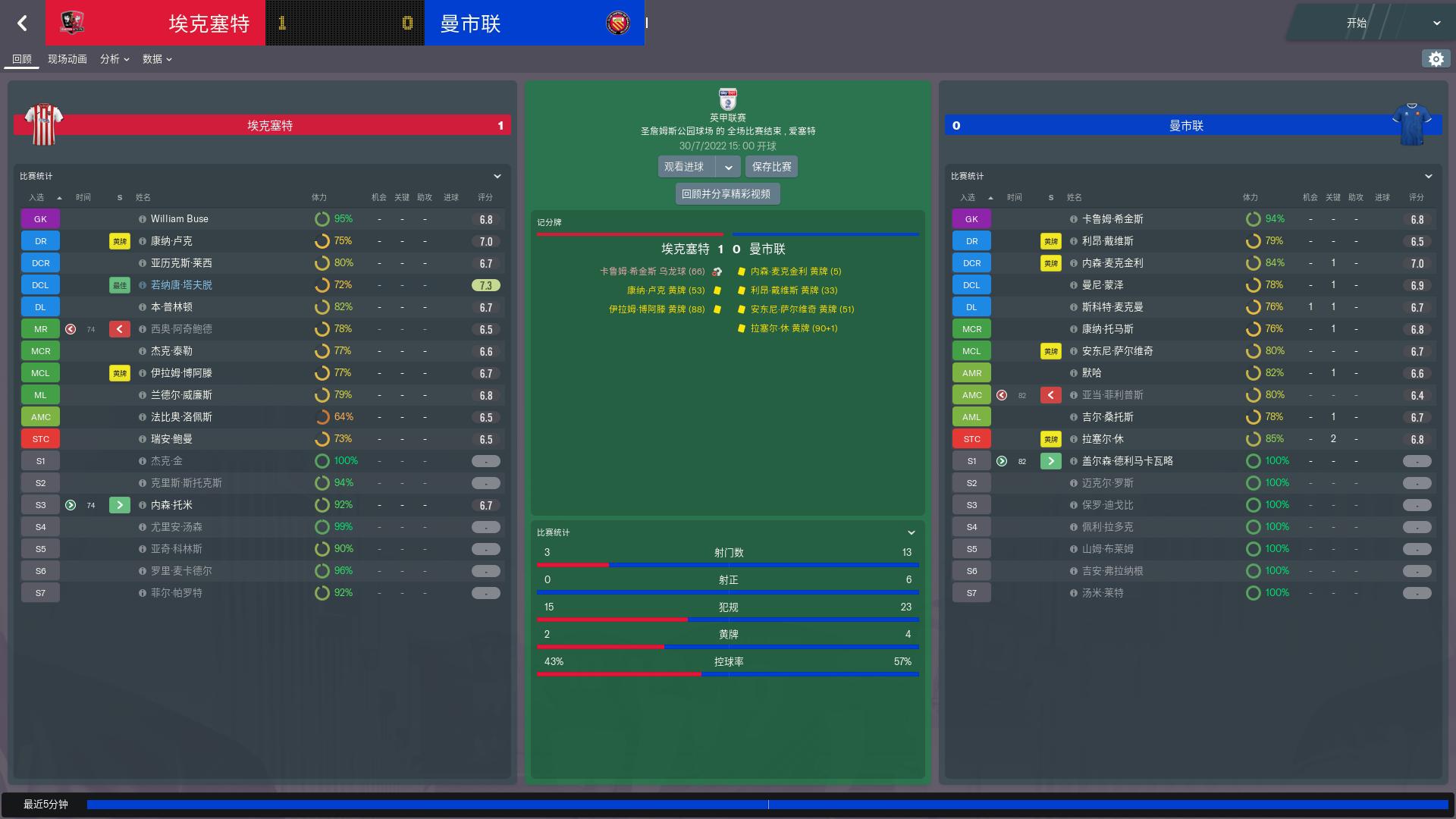The height and width of the screenshot is (819, 1456).
Task: Click the 黄牌 icon beside 利昂·戴维斯
Action: (1050, 240)
